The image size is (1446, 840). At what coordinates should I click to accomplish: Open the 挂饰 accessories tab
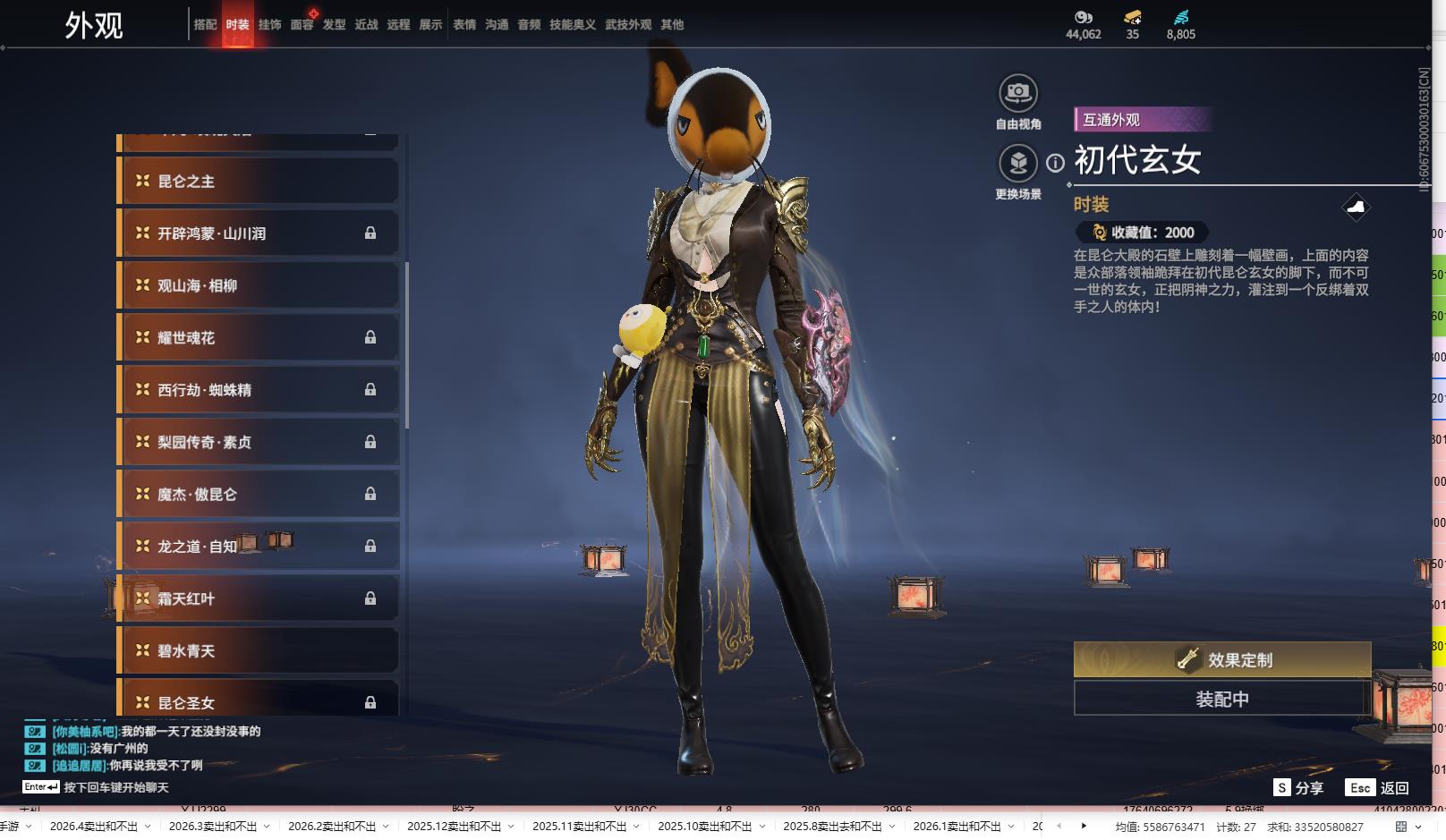coord(269,25)
